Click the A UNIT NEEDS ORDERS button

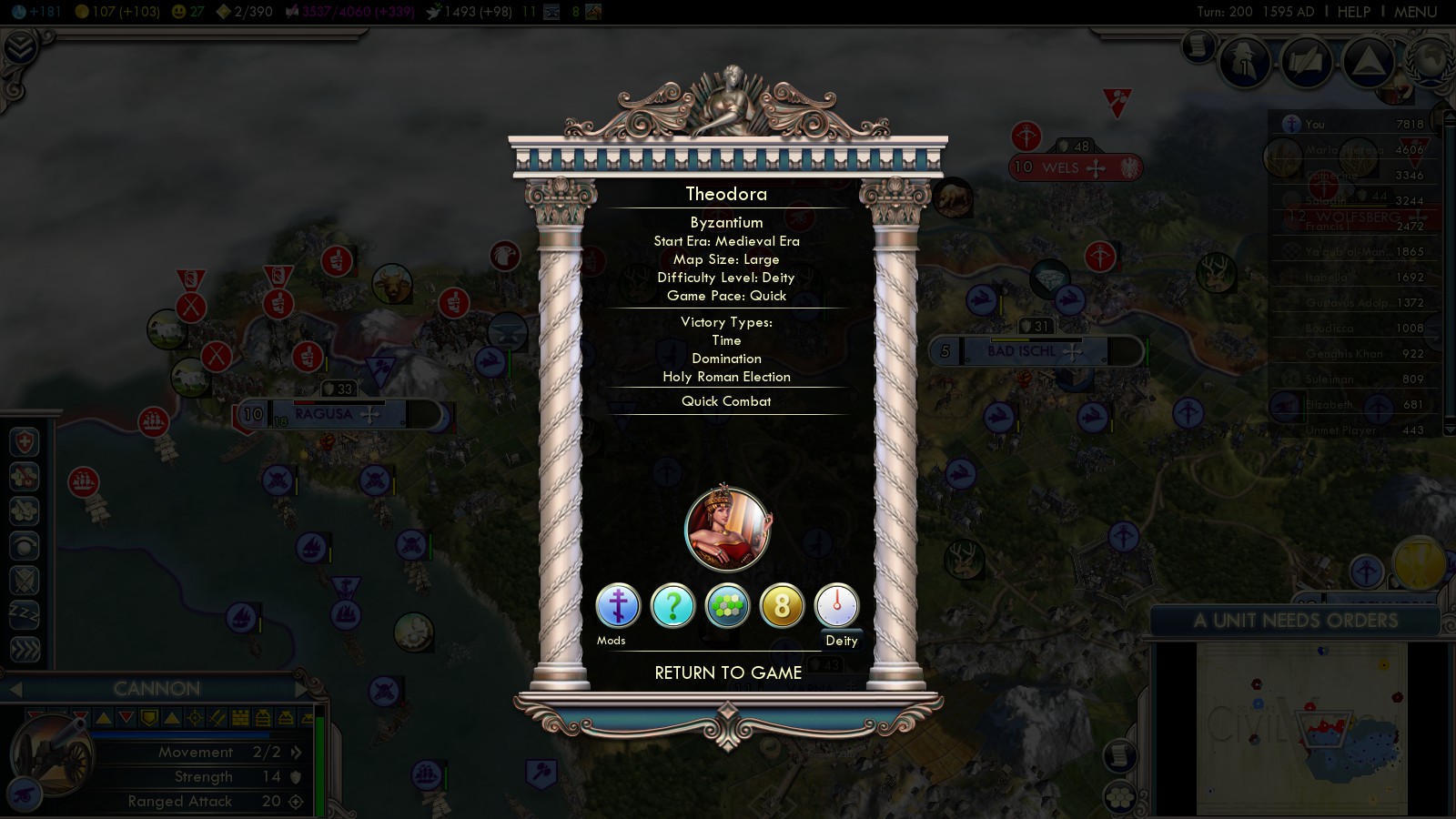pos(1295,621)
